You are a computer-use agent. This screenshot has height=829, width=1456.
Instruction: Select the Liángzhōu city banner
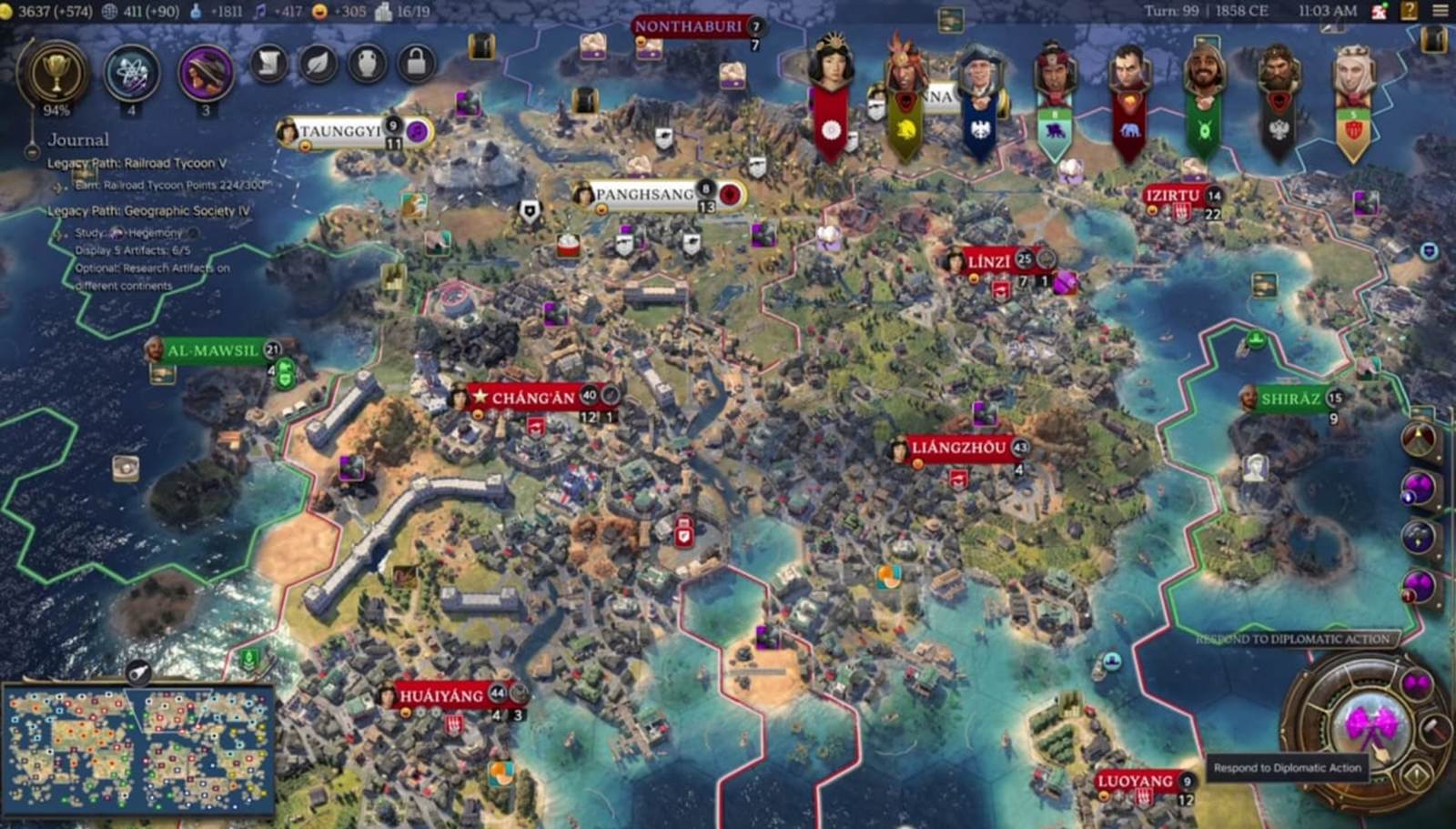[958, 448]
